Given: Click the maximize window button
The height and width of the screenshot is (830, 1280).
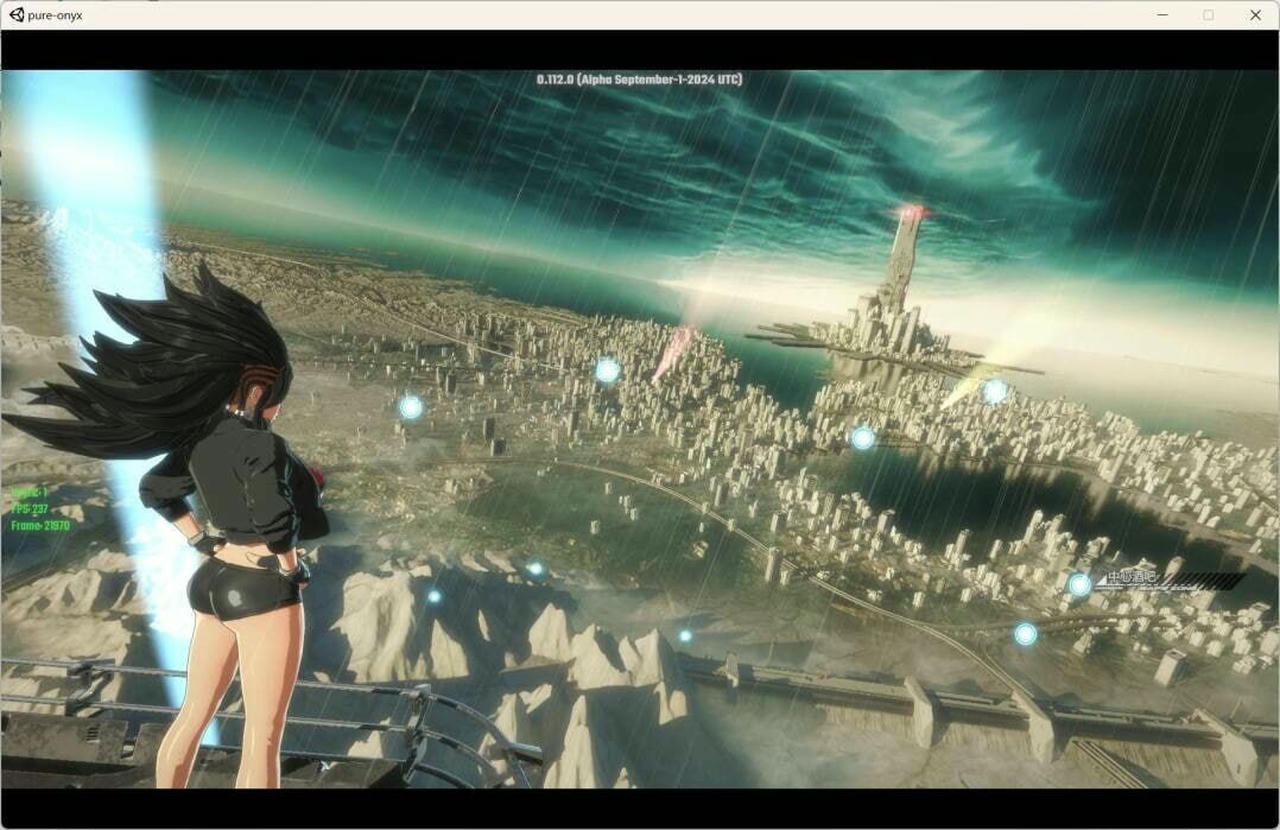Looking at the screenshot, I should (1208, 14).
